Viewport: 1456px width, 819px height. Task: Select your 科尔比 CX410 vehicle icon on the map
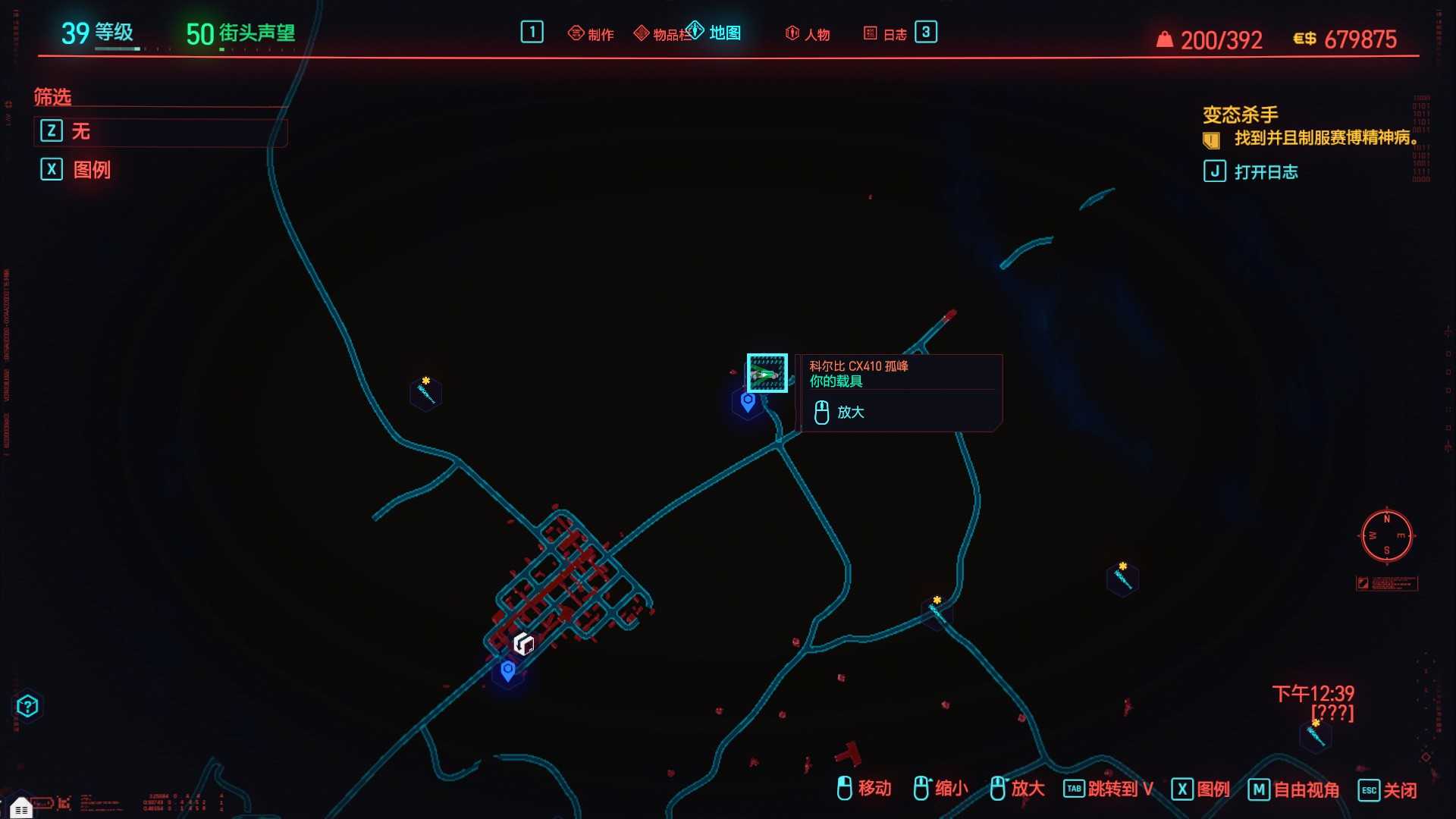[x=767, y=372]
